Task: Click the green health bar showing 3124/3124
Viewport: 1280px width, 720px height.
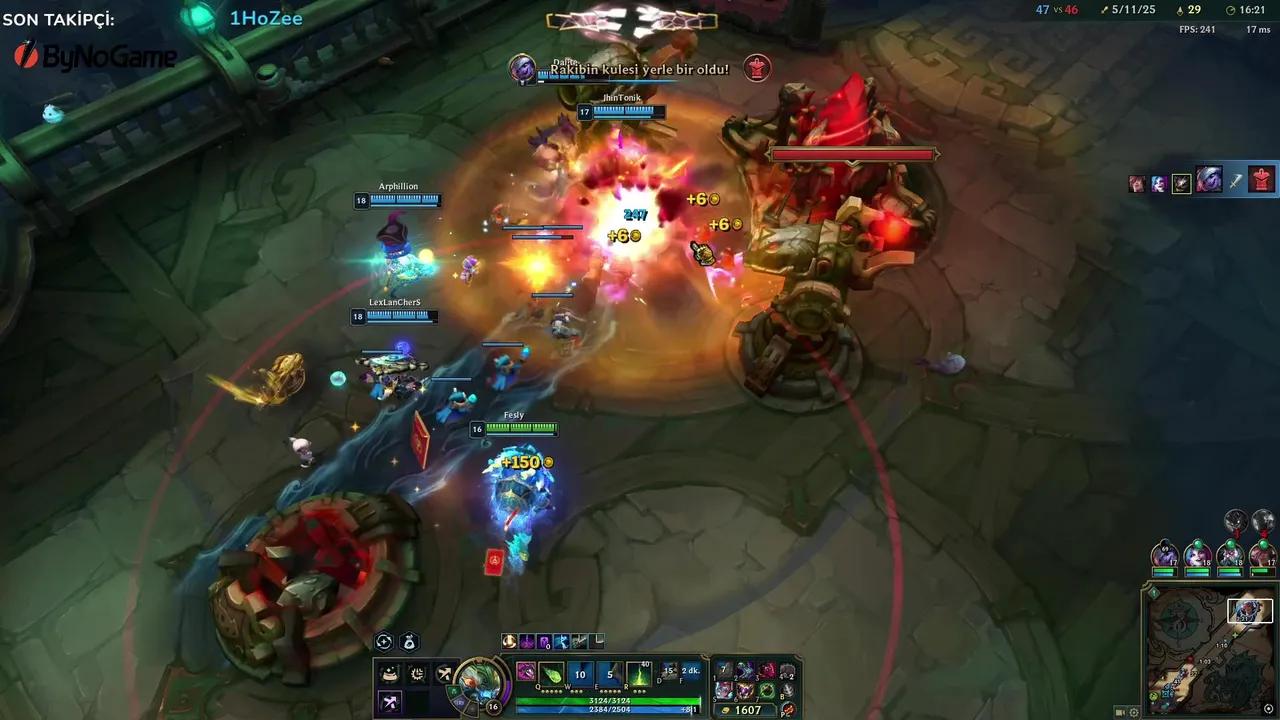Action: tap(607, 701)
